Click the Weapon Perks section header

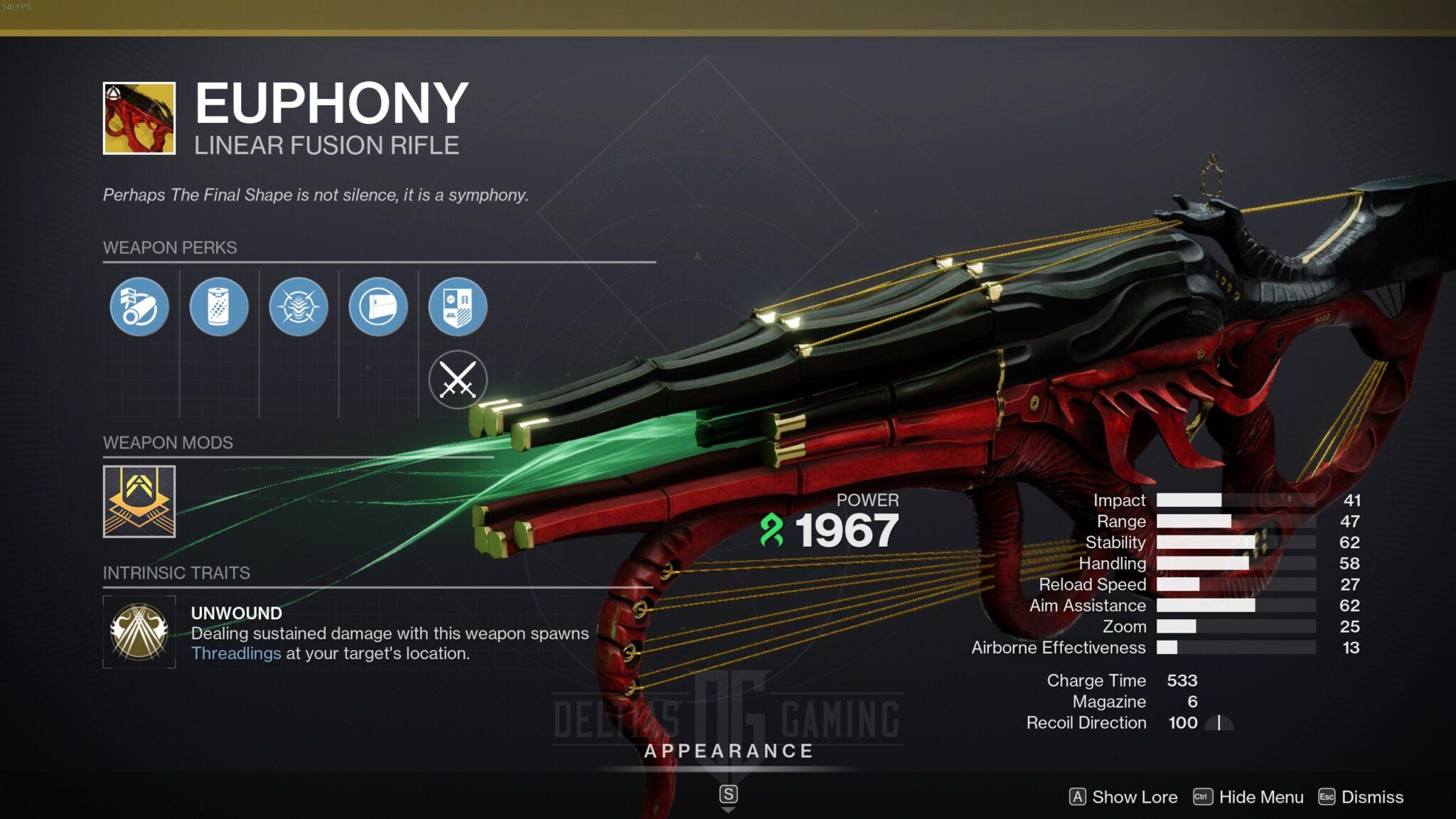click(171, 248)
